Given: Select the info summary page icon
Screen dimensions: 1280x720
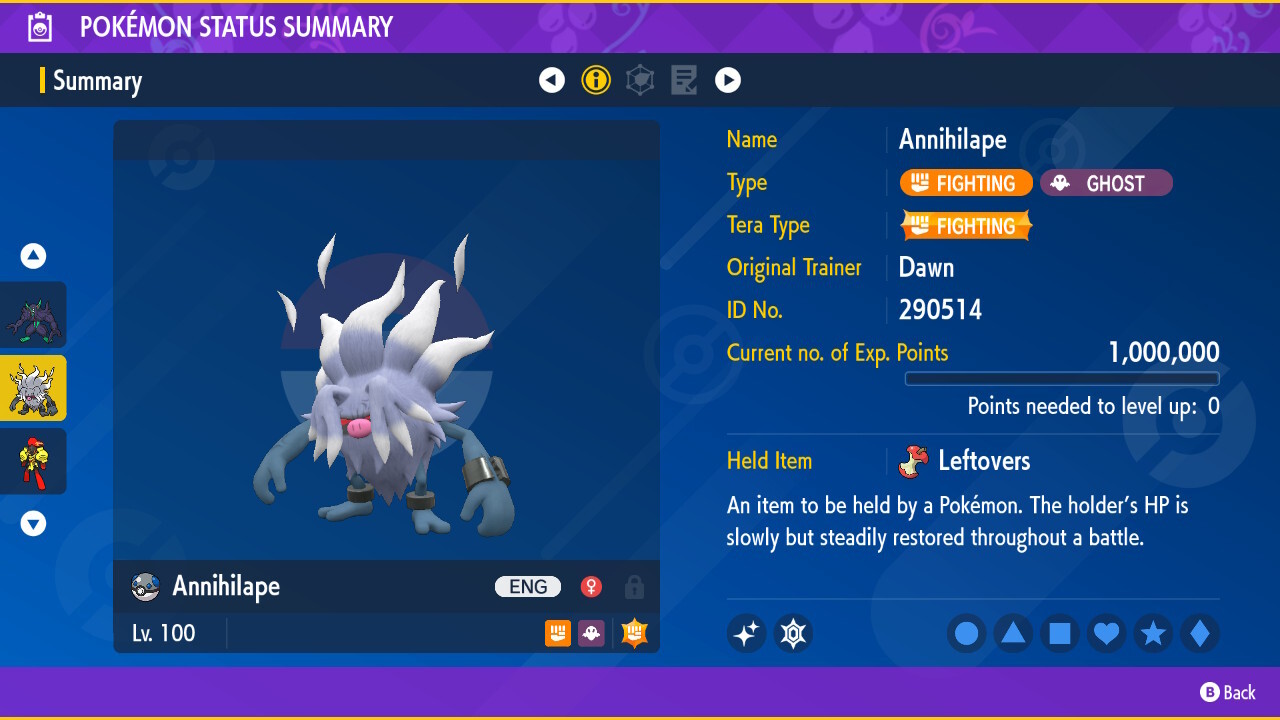Looking at the screenshot, I should tap(596, 80).
